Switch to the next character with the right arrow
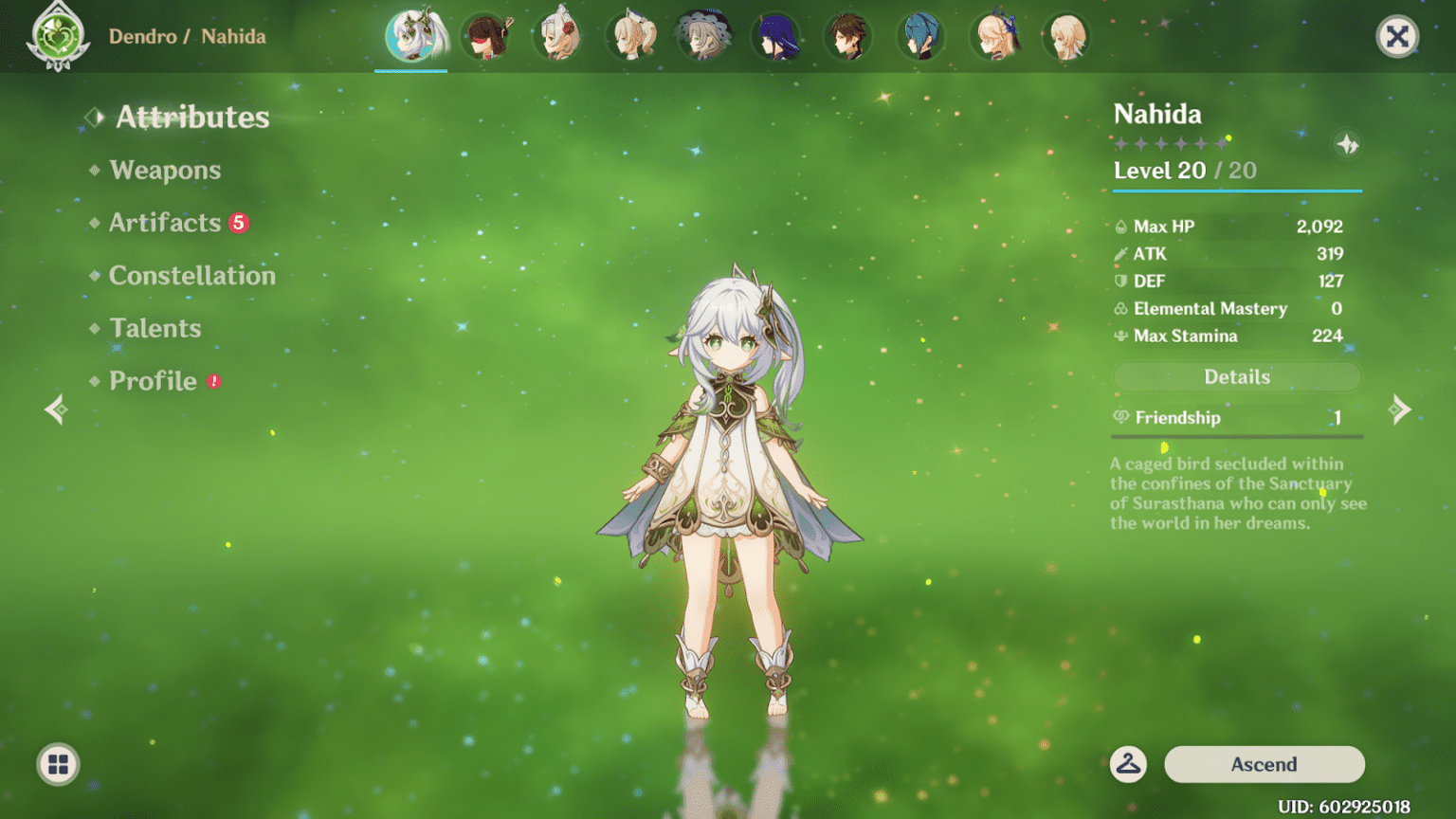This screenshot has height=819, width=1456. click(1399, 409)
